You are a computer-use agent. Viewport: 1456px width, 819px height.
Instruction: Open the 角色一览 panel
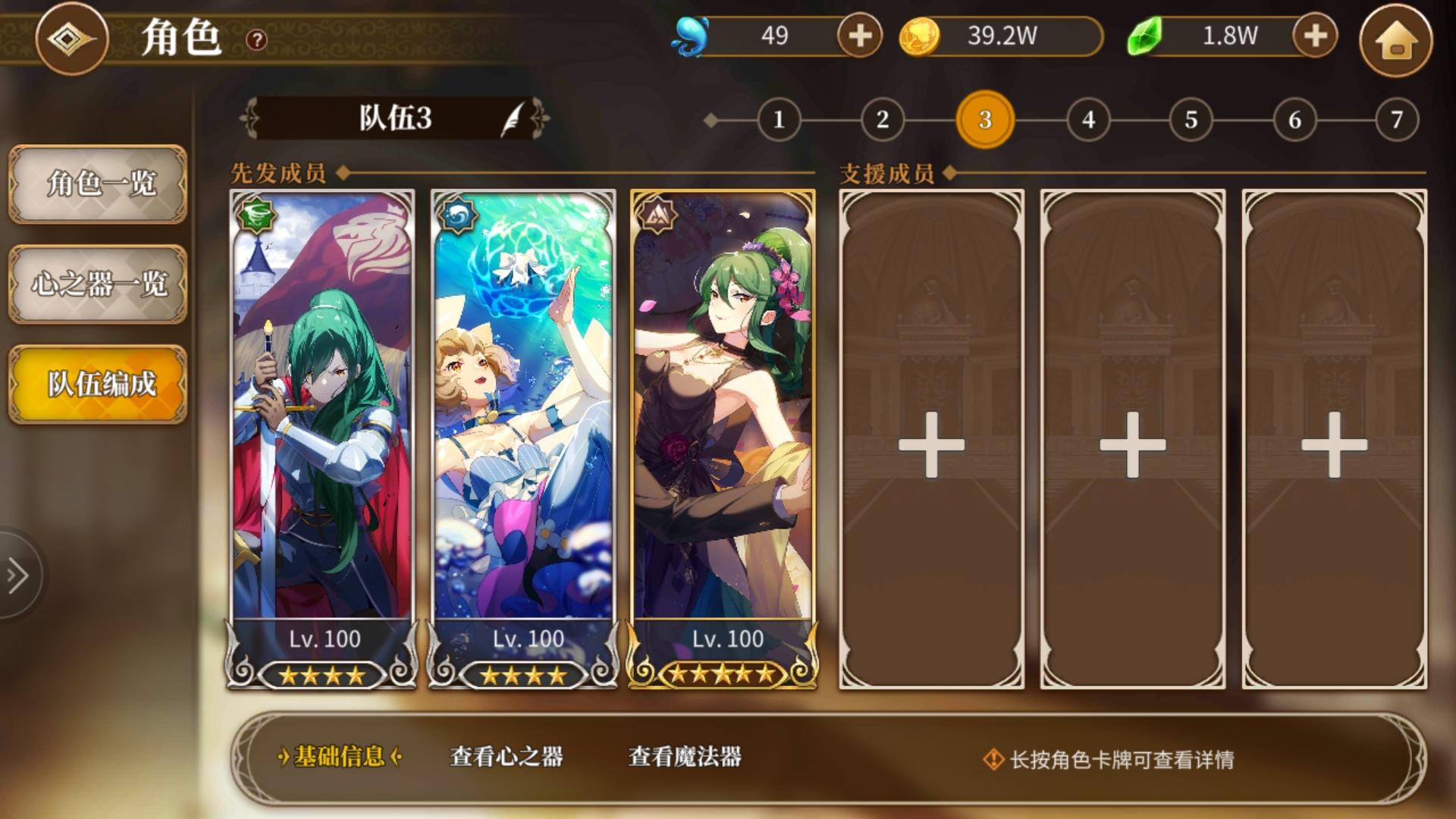(x=96, y=184)
